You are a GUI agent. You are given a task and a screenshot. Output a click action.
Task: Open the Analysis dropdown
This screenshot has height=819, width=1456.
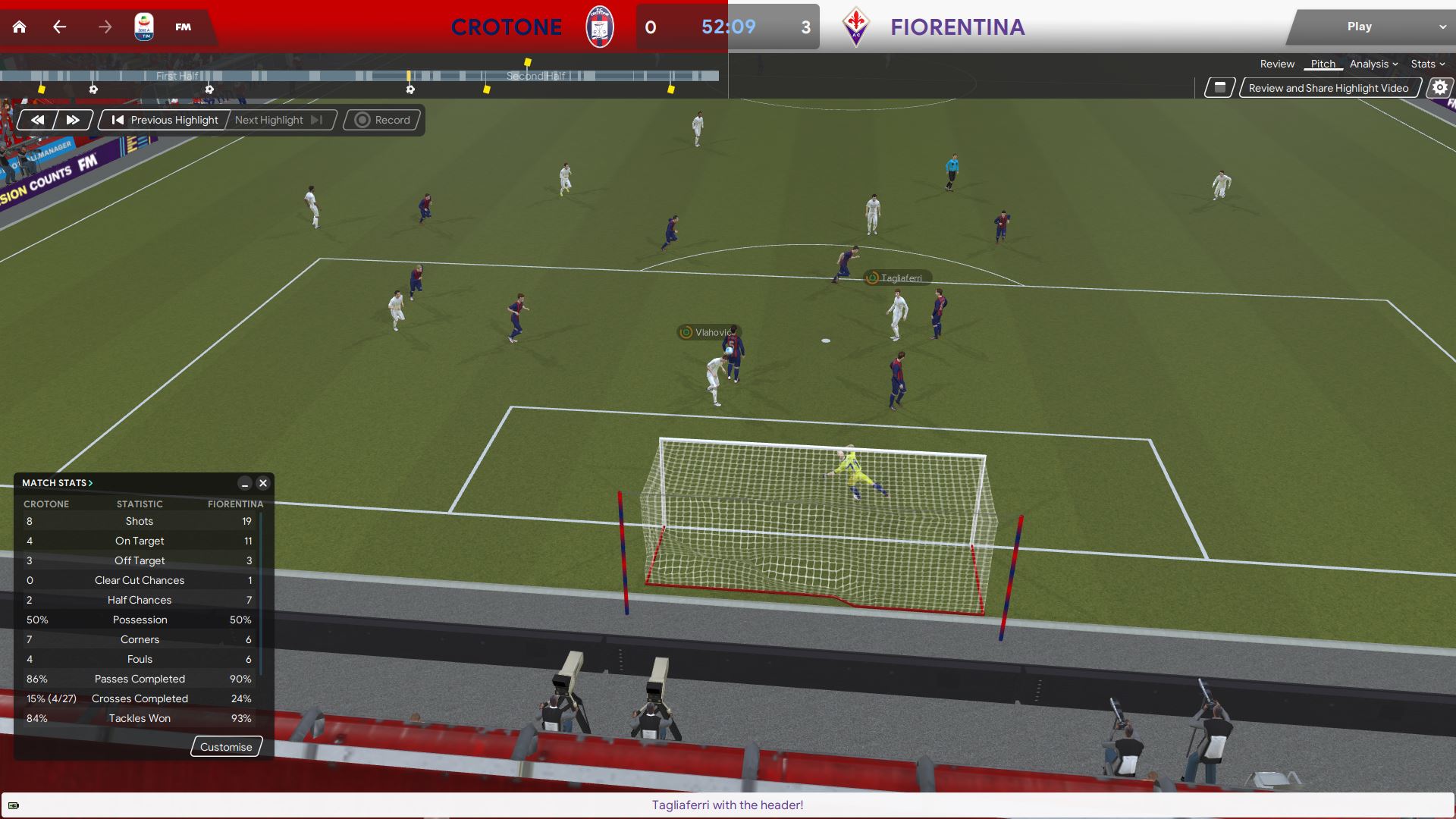click(1373, 64)
